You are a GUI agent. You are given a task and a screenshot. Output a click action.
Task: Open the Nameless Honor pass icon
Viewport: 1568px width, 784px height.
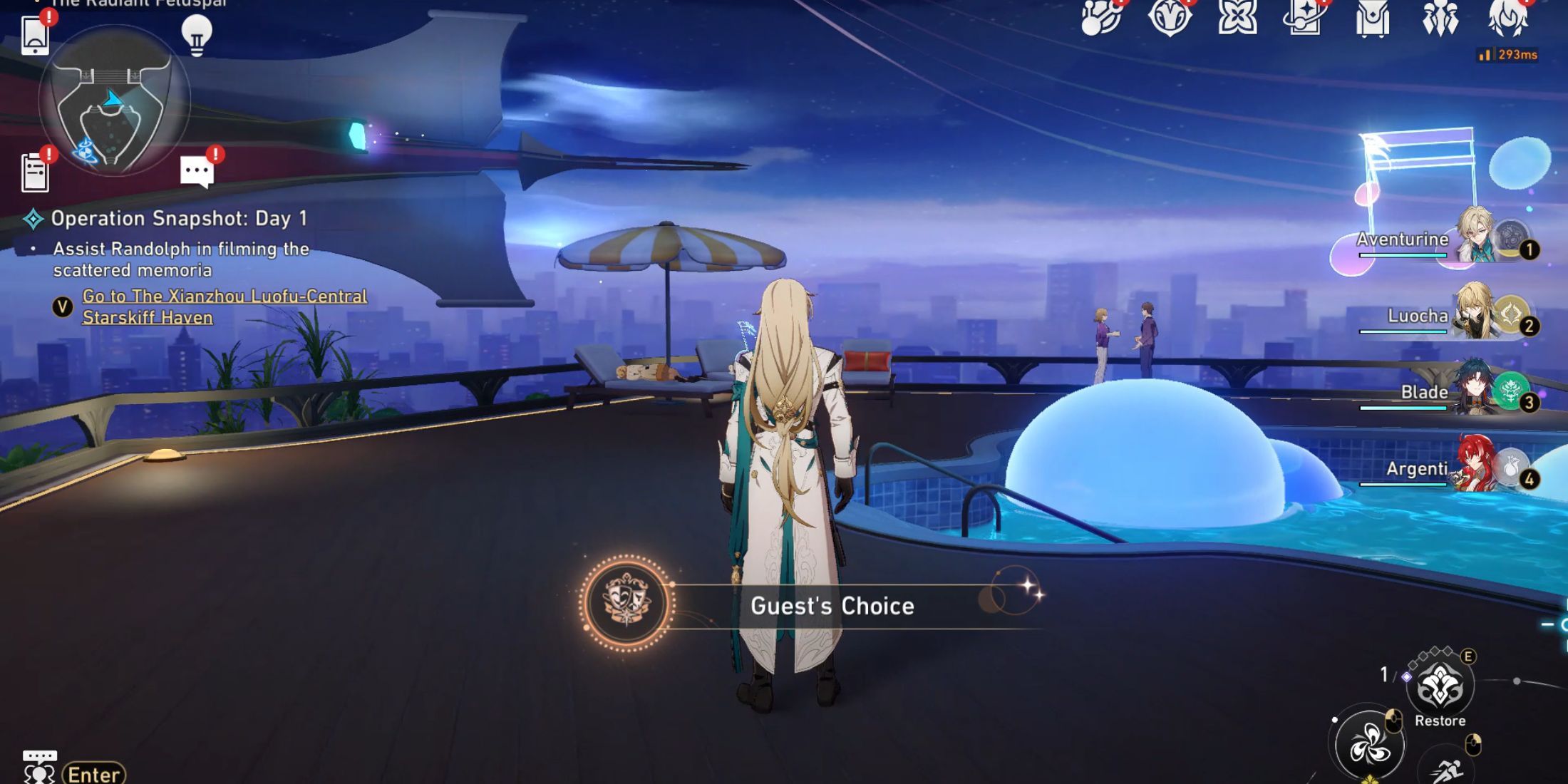tap(1171, 18)
